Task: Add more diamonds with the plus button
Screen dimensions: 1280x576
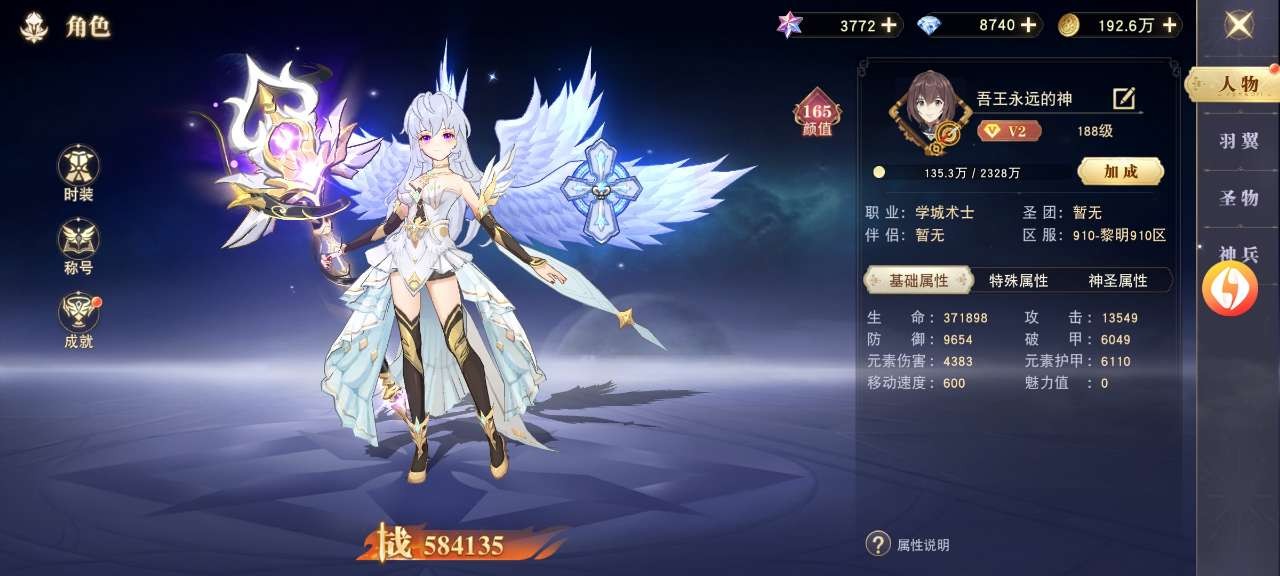Action: point(1028,25)
